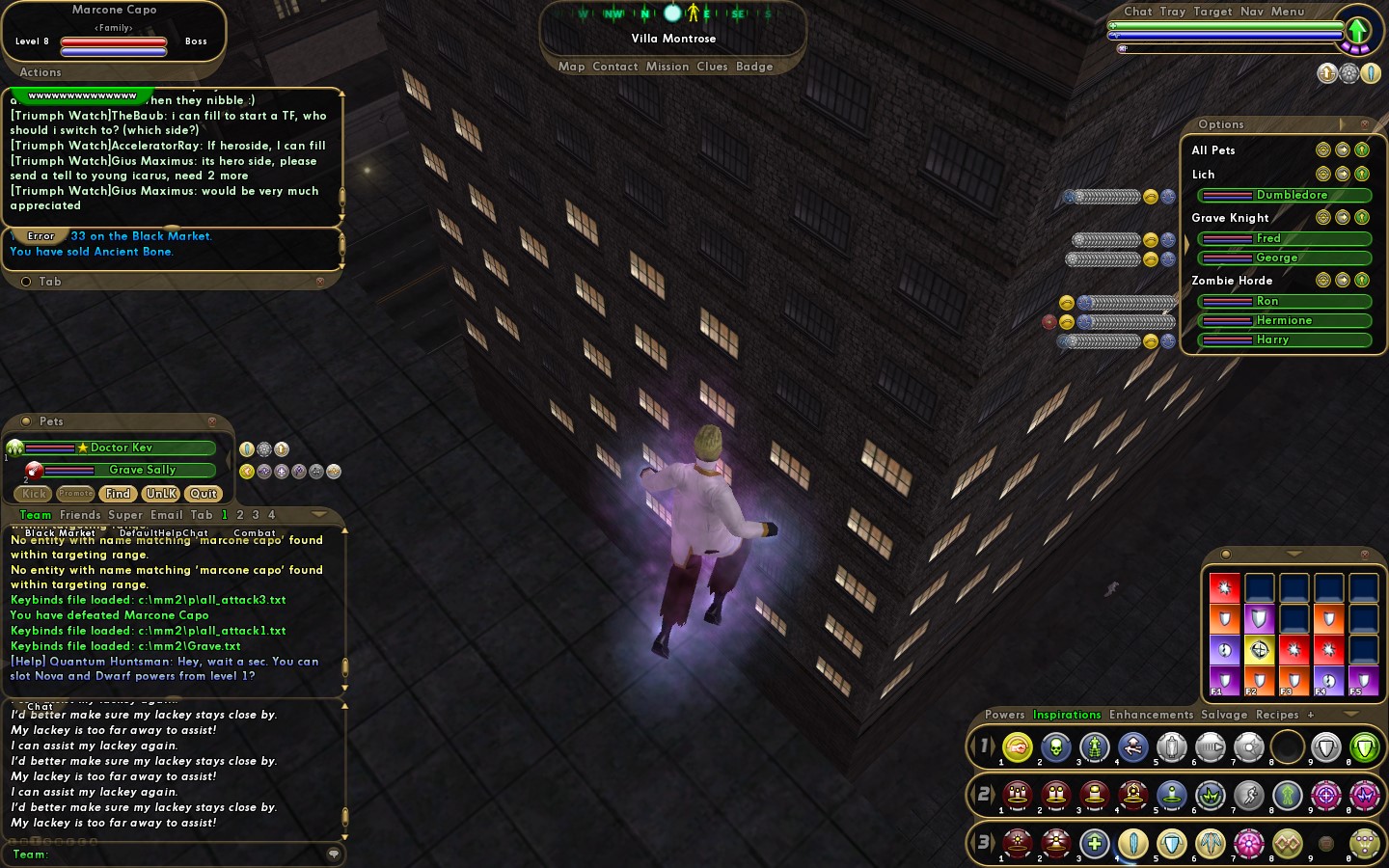Select teammate Grave Sally
Image resolution: width=1389 pixels, height=868 pixels.
coord(142,470)
